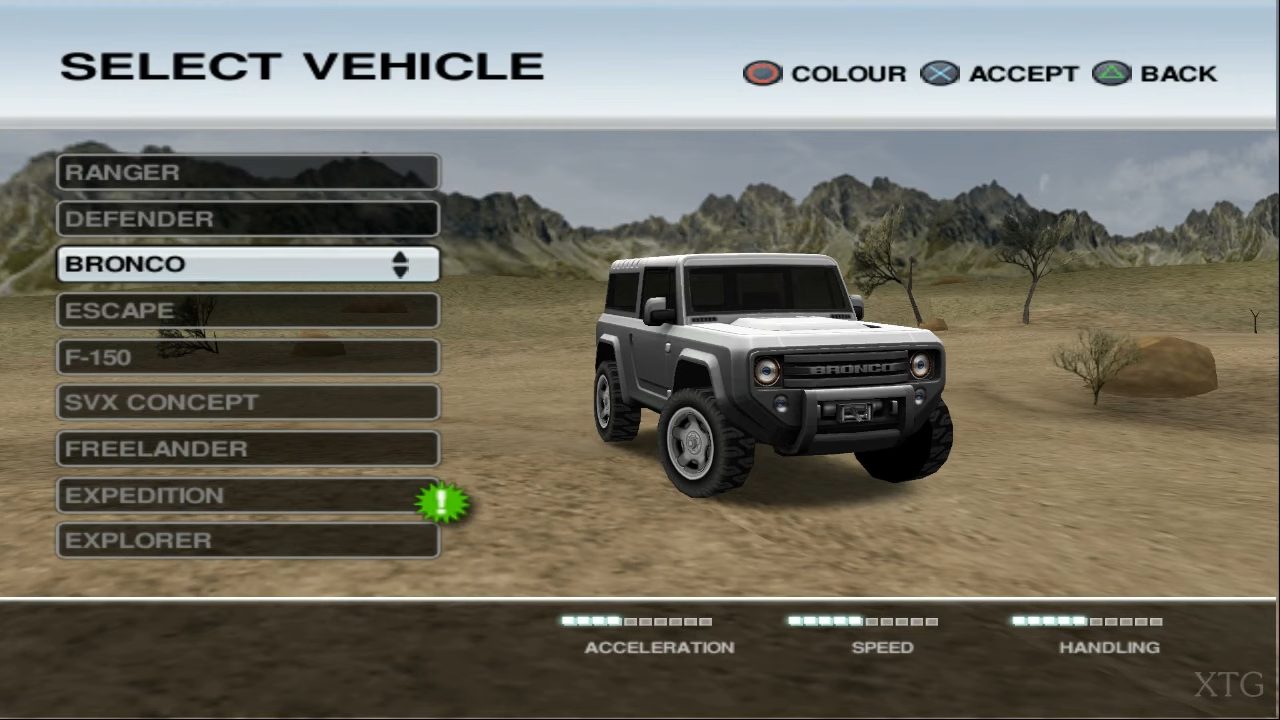Click the up/down arrows on Bronco row

click(x=400, y=264)
